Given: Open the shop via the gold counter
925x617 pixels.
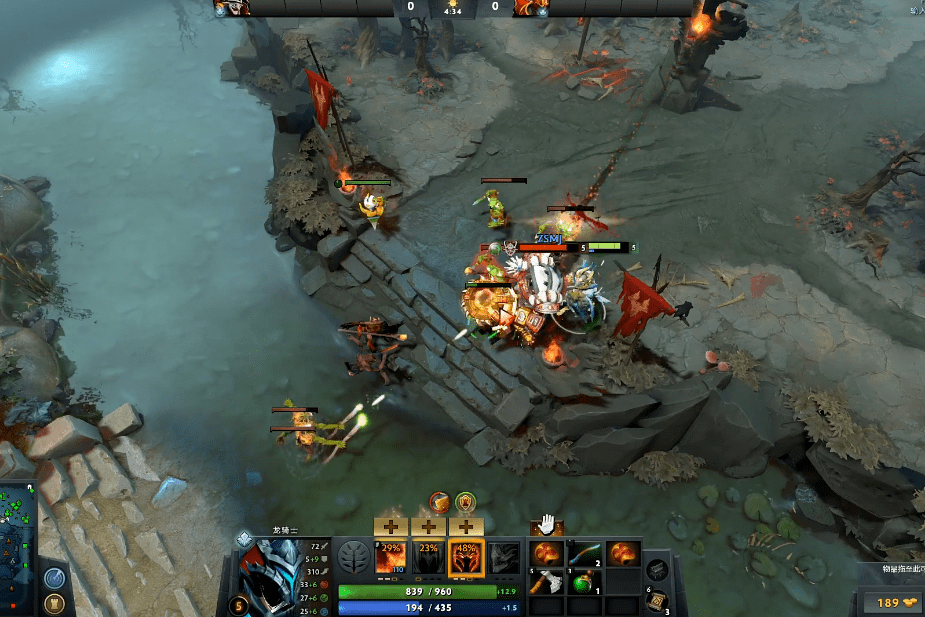Looking at the screenshot, I should [x=887, y=602].
